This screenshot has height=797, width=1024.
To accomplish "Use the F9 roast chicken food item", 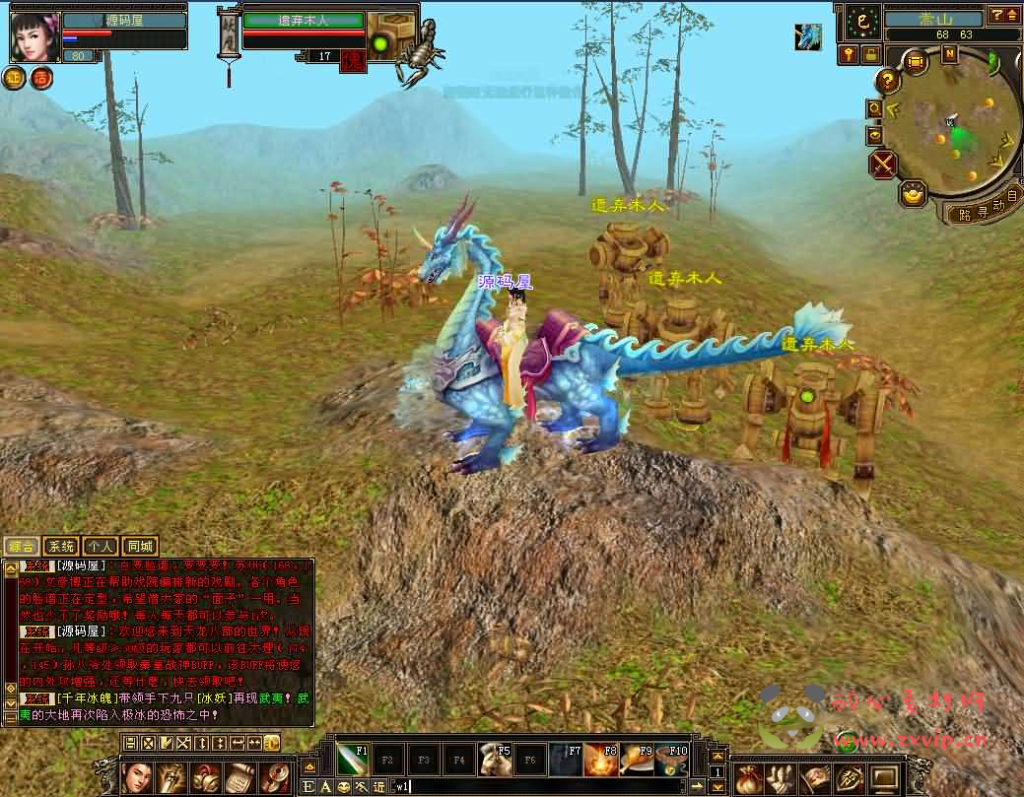I will pos(637,759).
